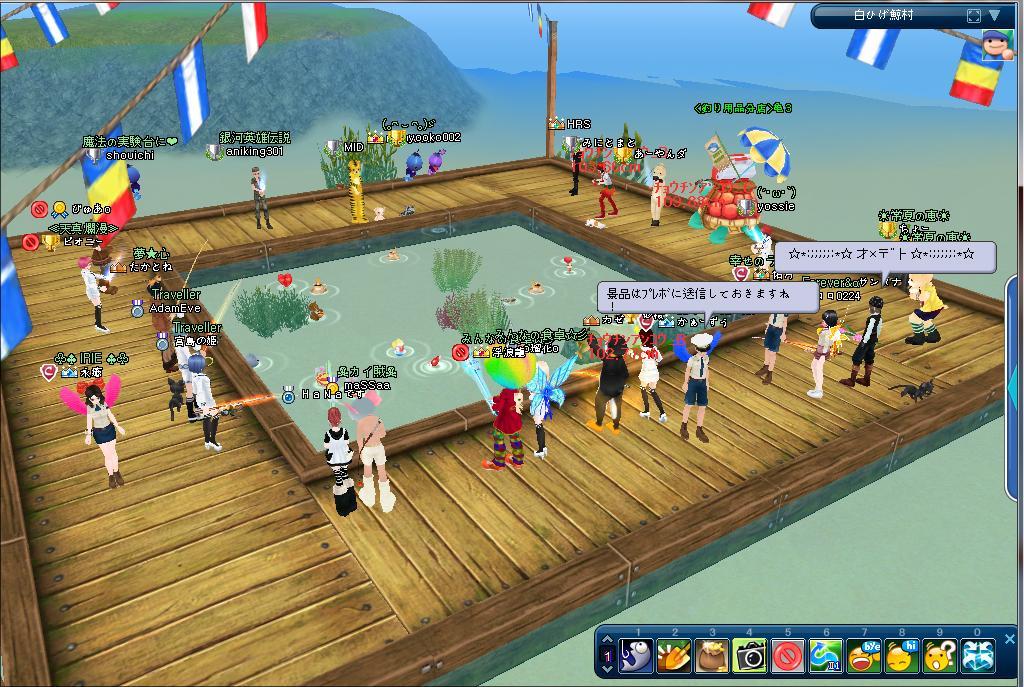Open the dropdown triangle beside the location name
The width and height of the screenshot is (1024, 687).
click(x=995, y=15)
